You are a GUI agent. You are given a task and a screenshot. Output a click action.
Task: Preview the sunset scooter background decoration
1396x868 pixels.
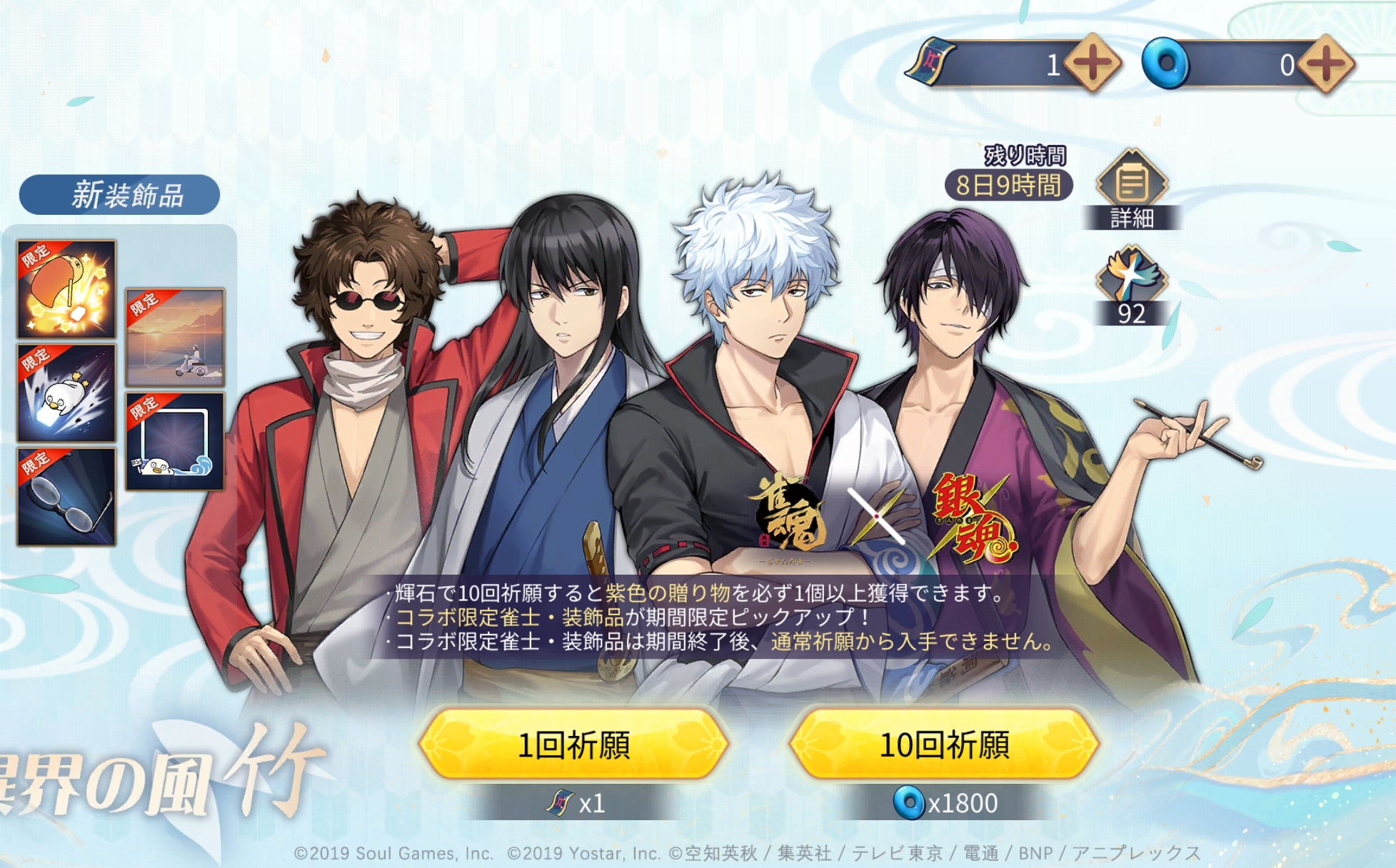pyautogui.click(x=175, y=337)
